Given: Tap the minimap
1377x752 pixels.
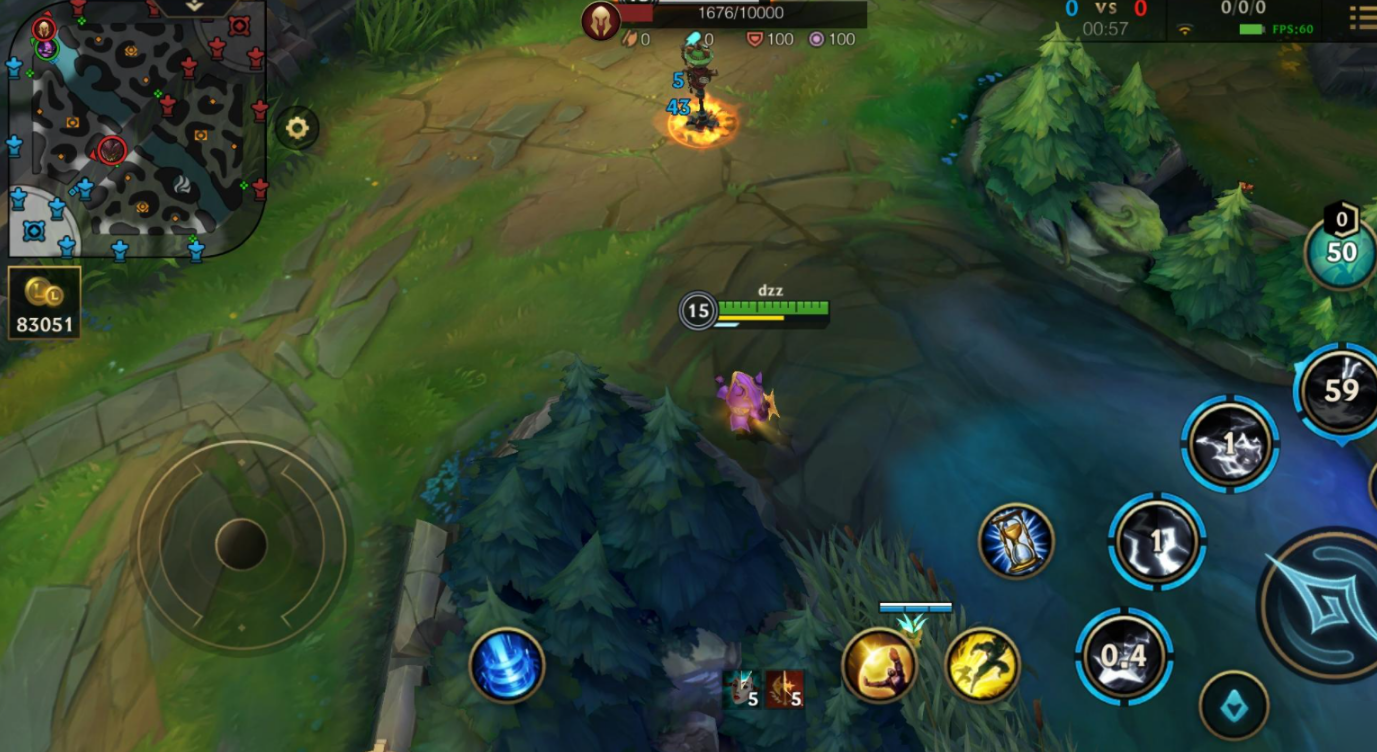Looking at the screenshot, I should 135,127.
